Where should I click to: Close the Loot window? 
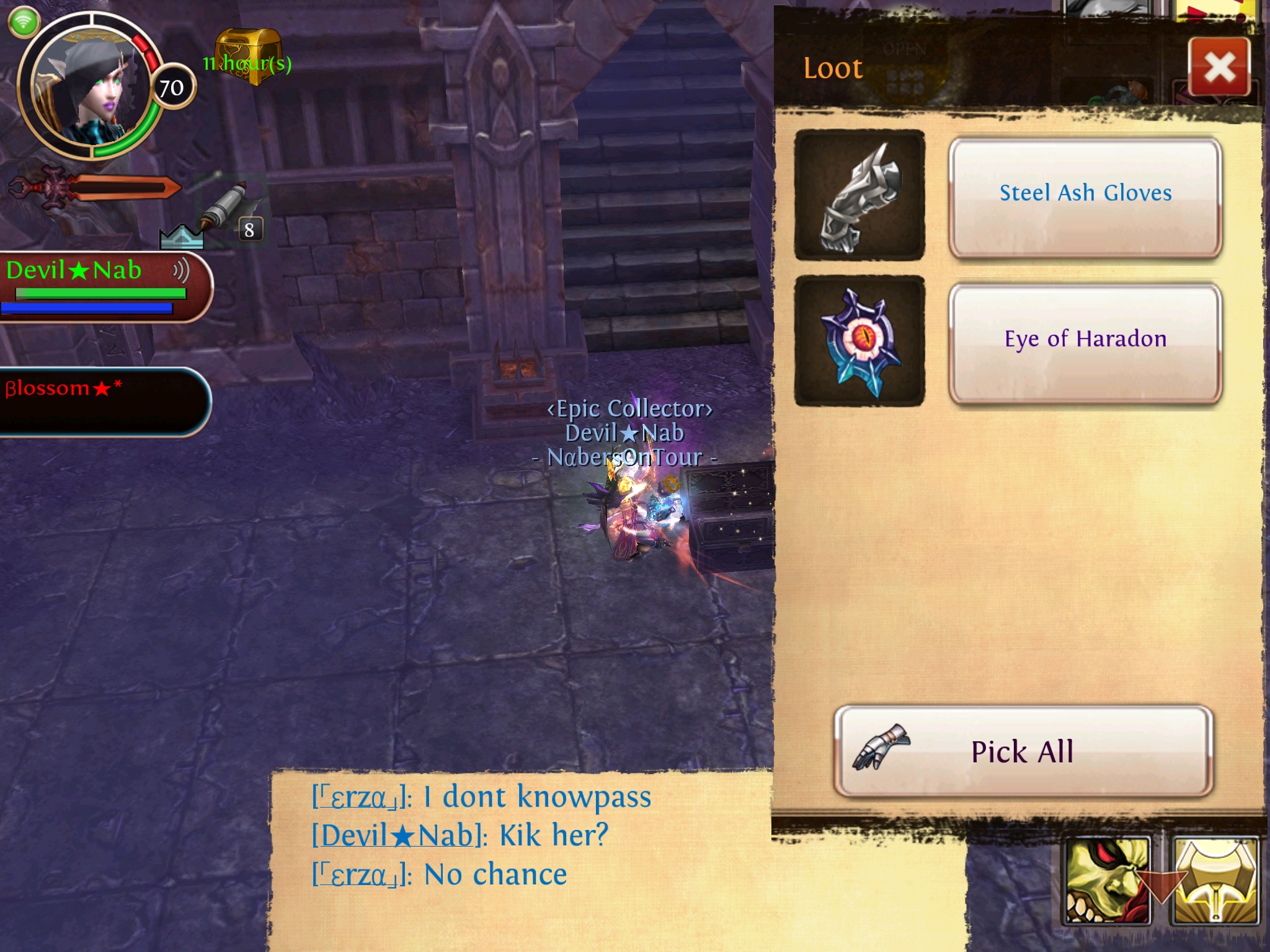click(1219, 67)
